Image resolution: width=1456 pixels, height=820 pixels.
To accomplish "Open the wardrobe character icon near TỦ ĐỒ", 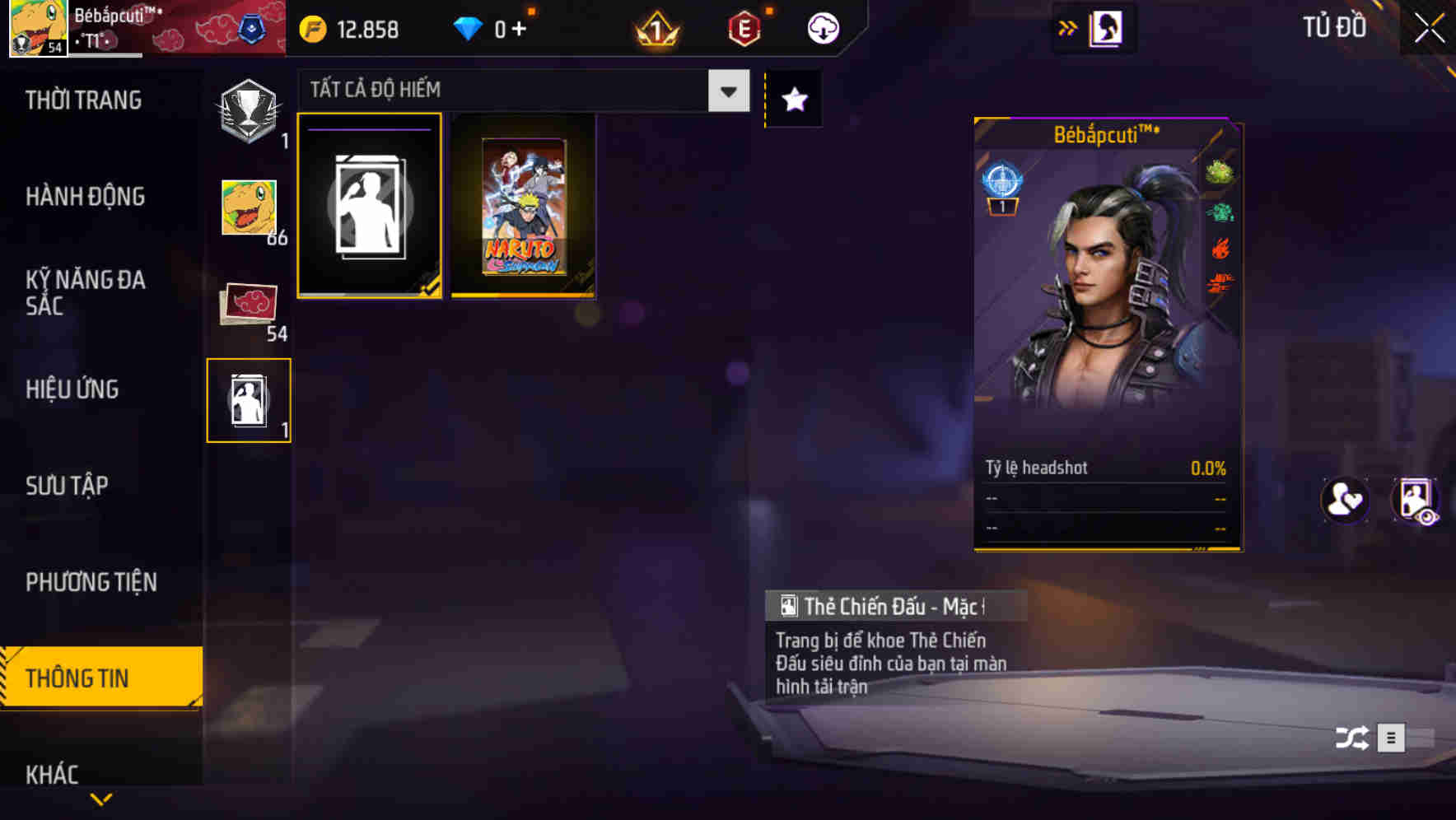I will point(1108,27).
